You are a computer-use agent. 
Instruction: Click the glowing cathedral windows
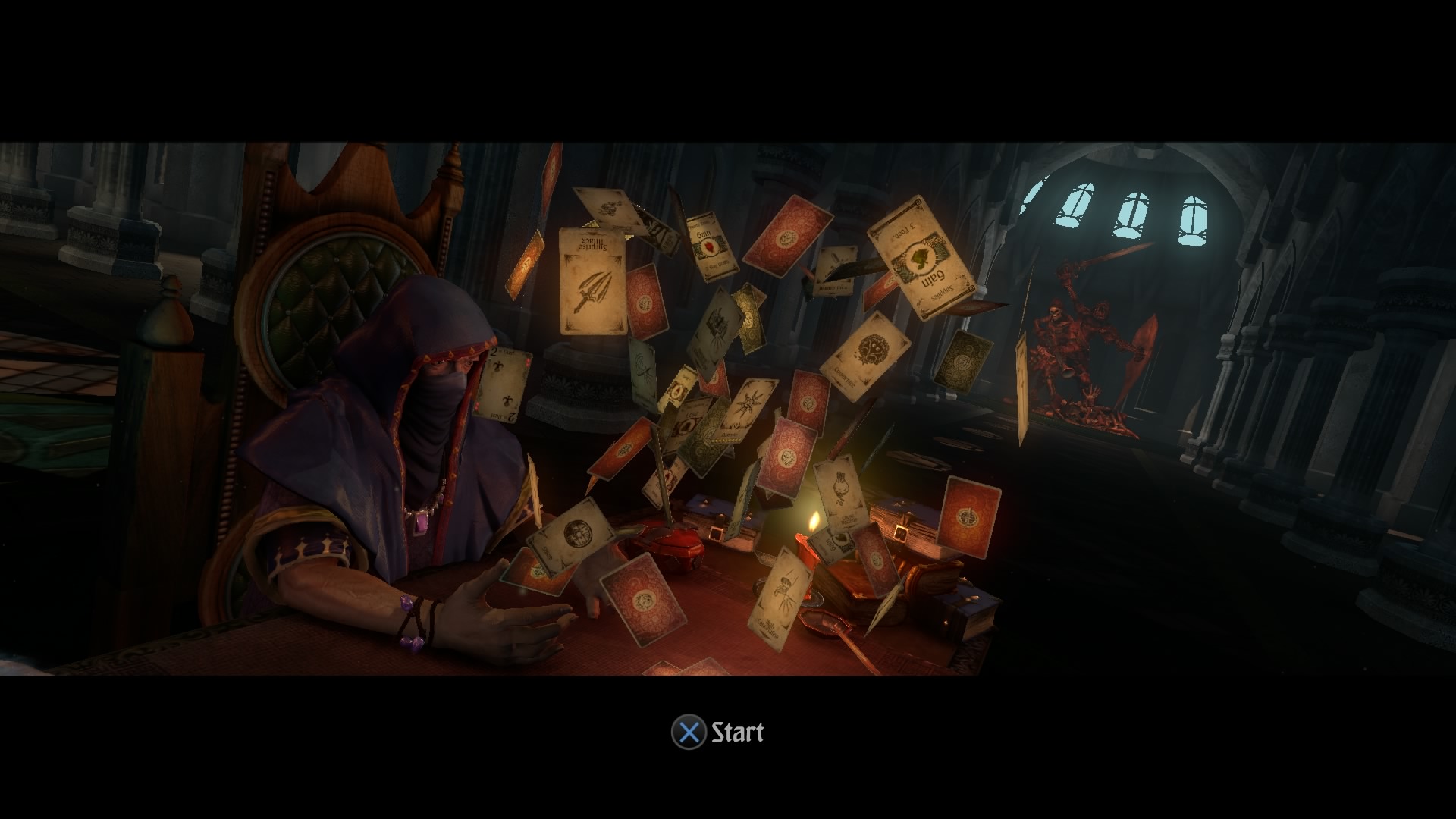(x=1130, y=212)
